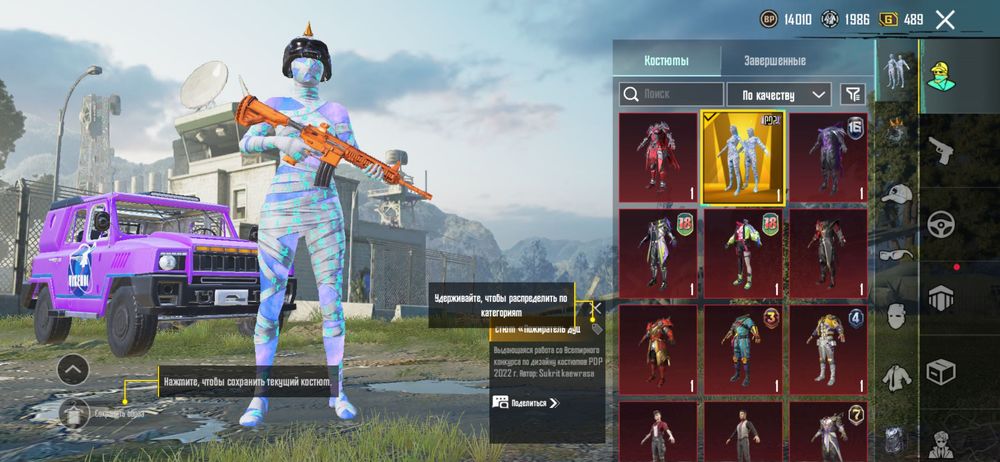Select the costume with badge number 3
1000x462 pixels.
click(743, 348)
